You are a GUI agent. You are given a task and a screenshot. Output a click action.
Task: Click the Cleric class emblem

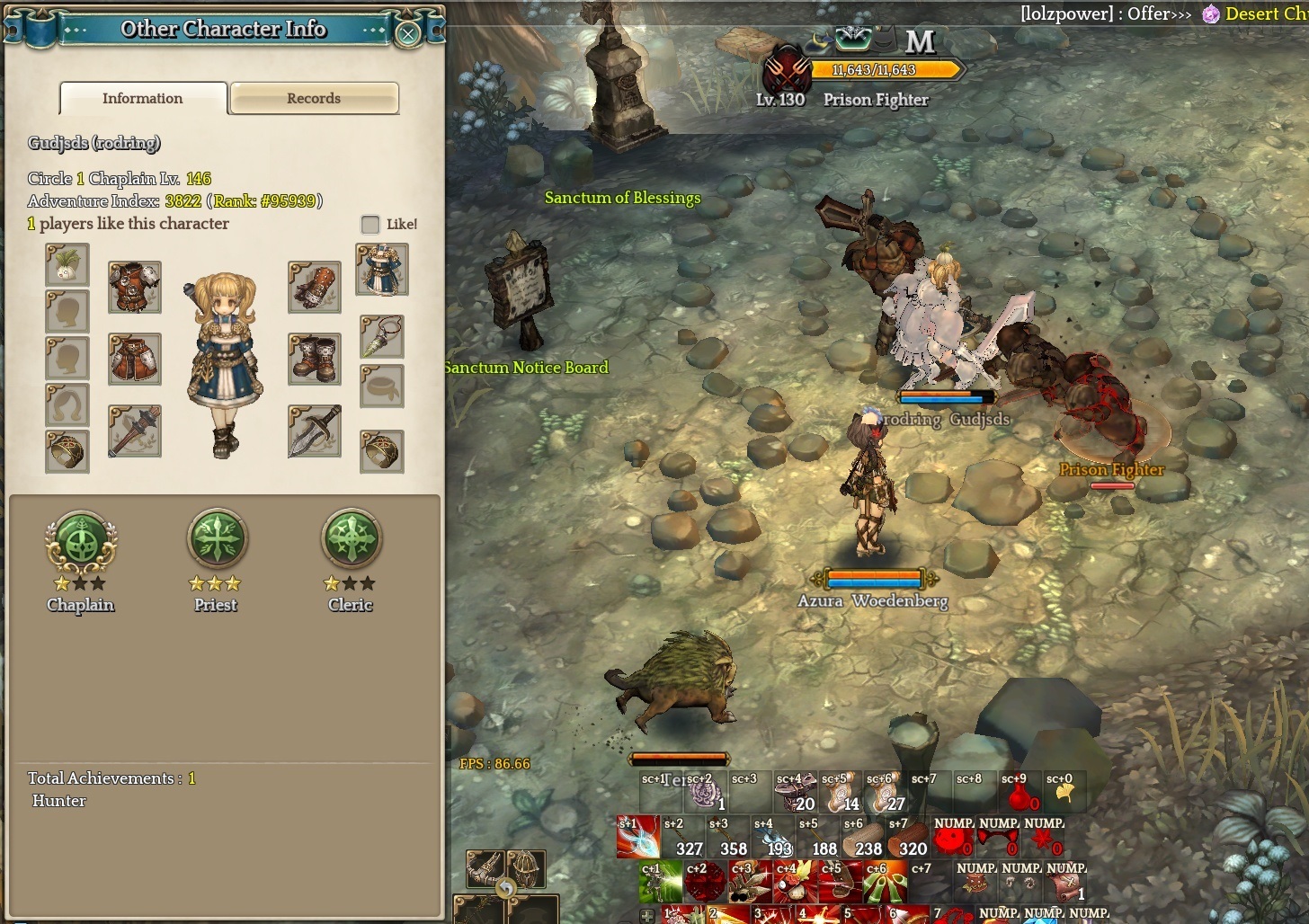pyautogui.click(x=352, y=539)
